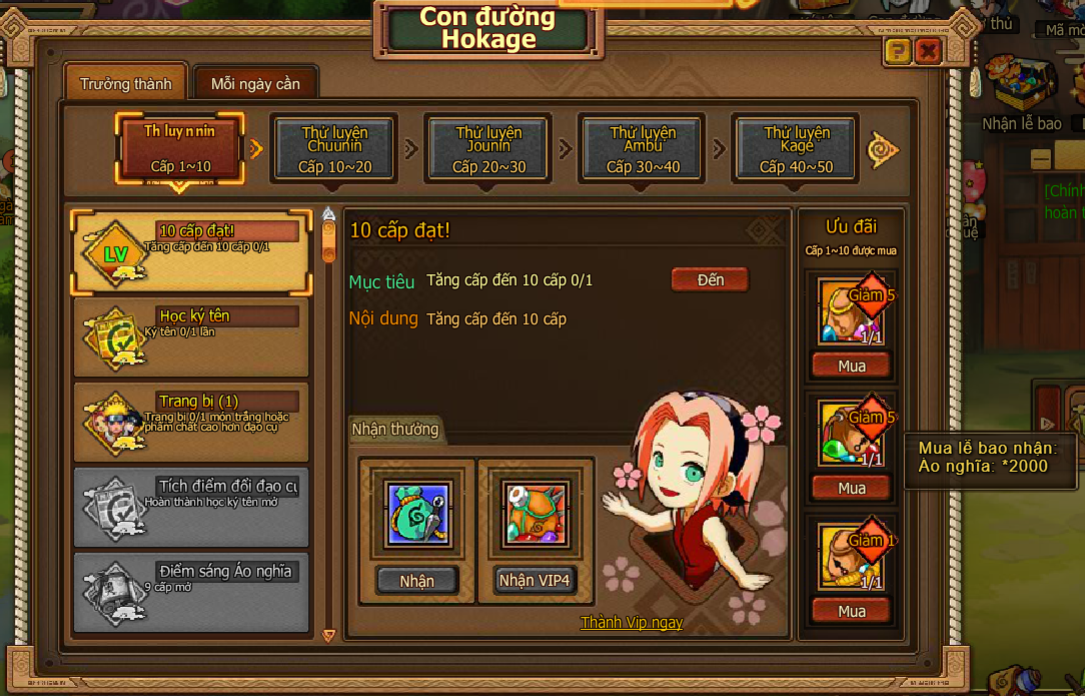The height and width of the screenshot is (696, 1085).
Task: Open the yellow question mark help
Action: click(x=898, y=52)
